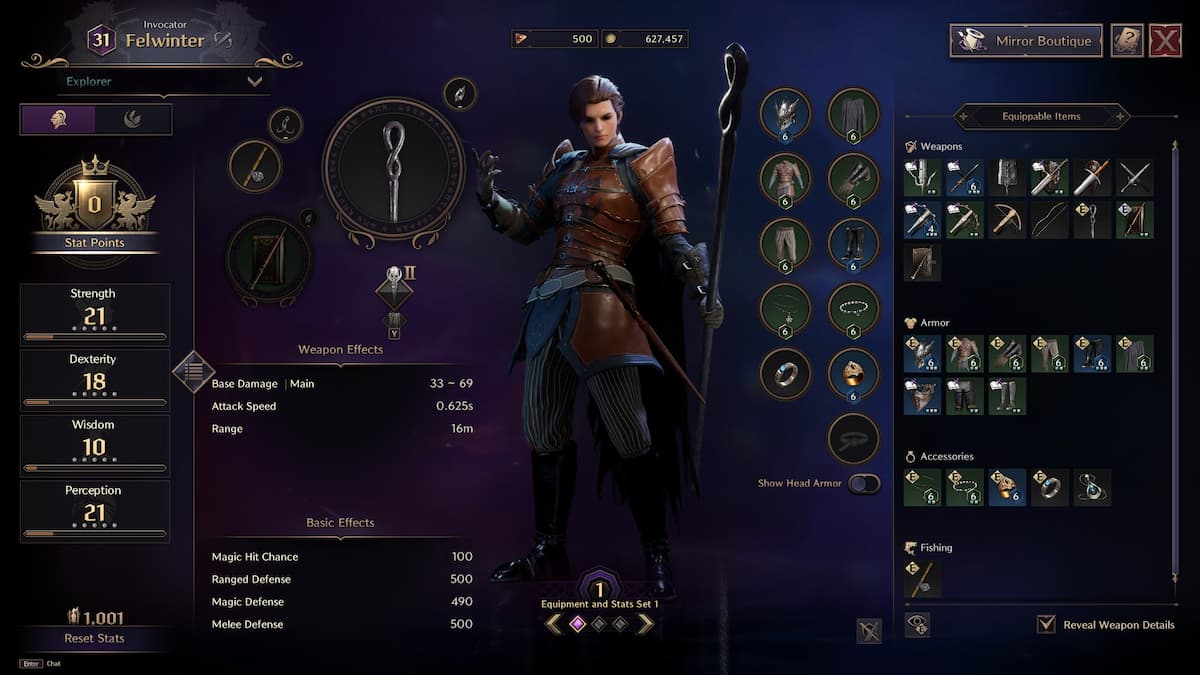The height and width of the screenshot is (675, 1200).
Task: Select the equipped cloak slot
Action: [853, 114]
